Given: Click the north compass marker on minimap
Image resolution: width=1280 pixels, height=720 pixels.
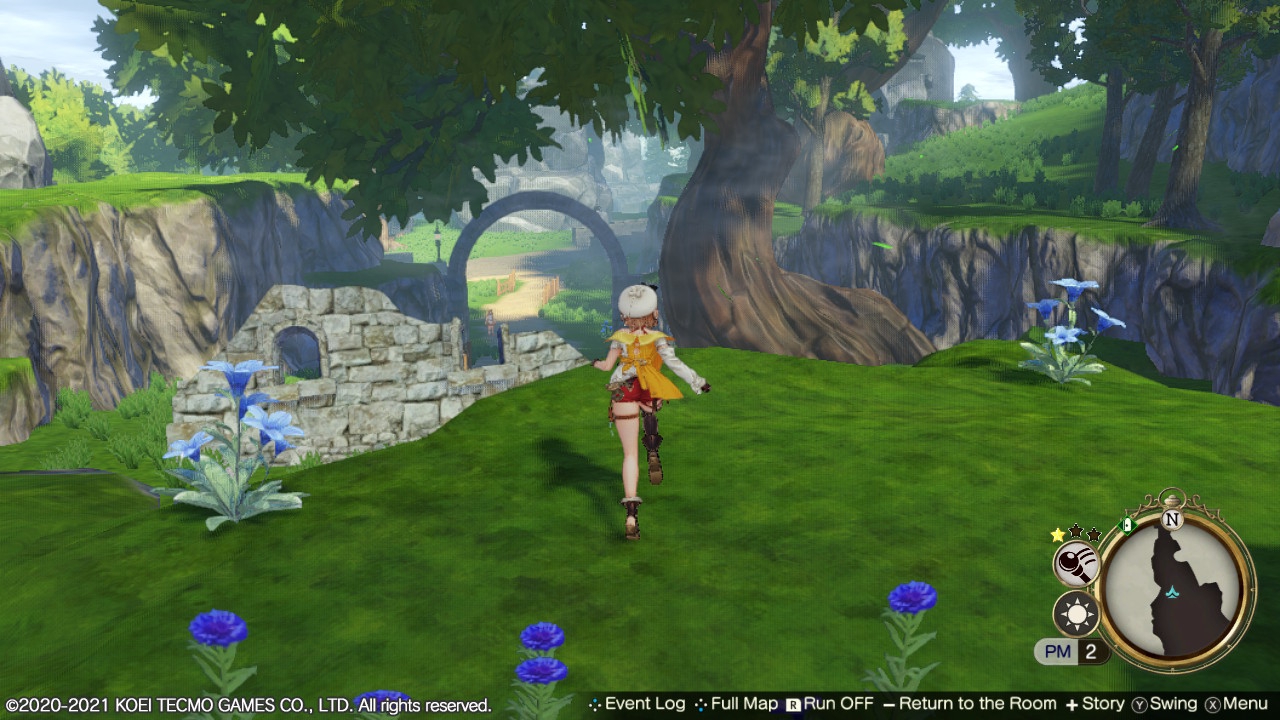Looking at the screenshot, I should pyautogui.click(x=1172, y=519).
